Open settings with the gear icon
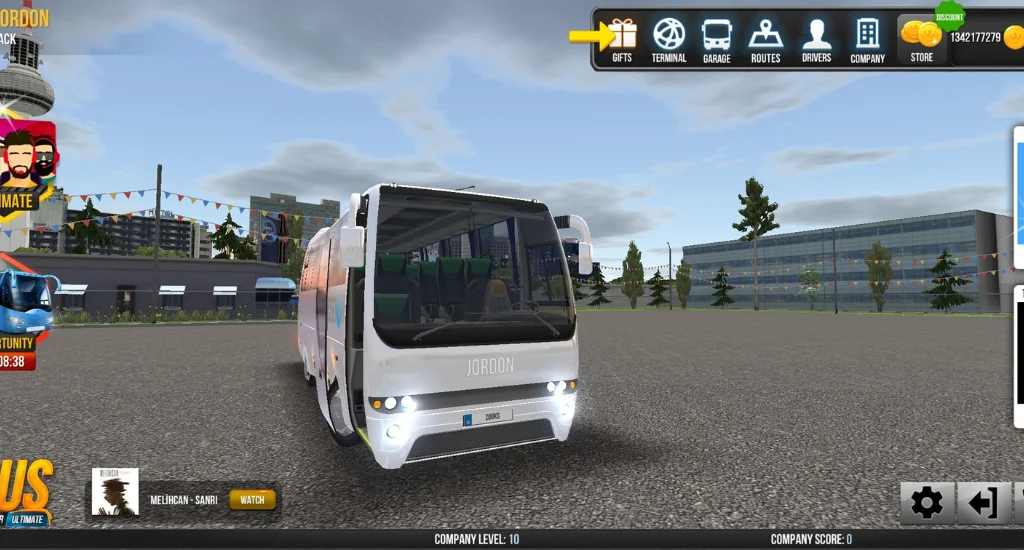This screenshot has height=550, width=1024. point(926,503)
